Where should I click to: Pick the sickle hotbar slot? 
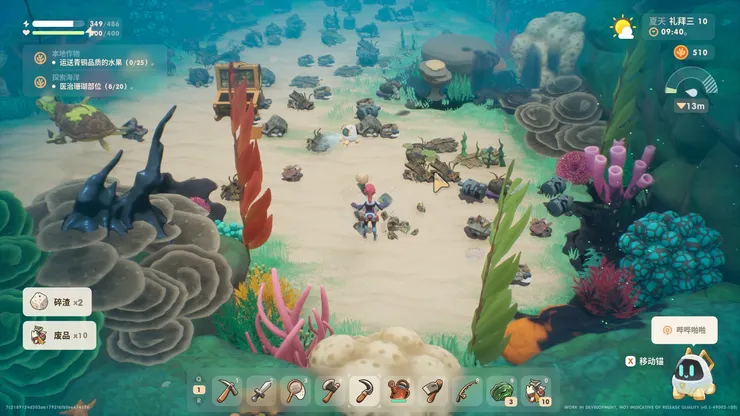(364, 389)
